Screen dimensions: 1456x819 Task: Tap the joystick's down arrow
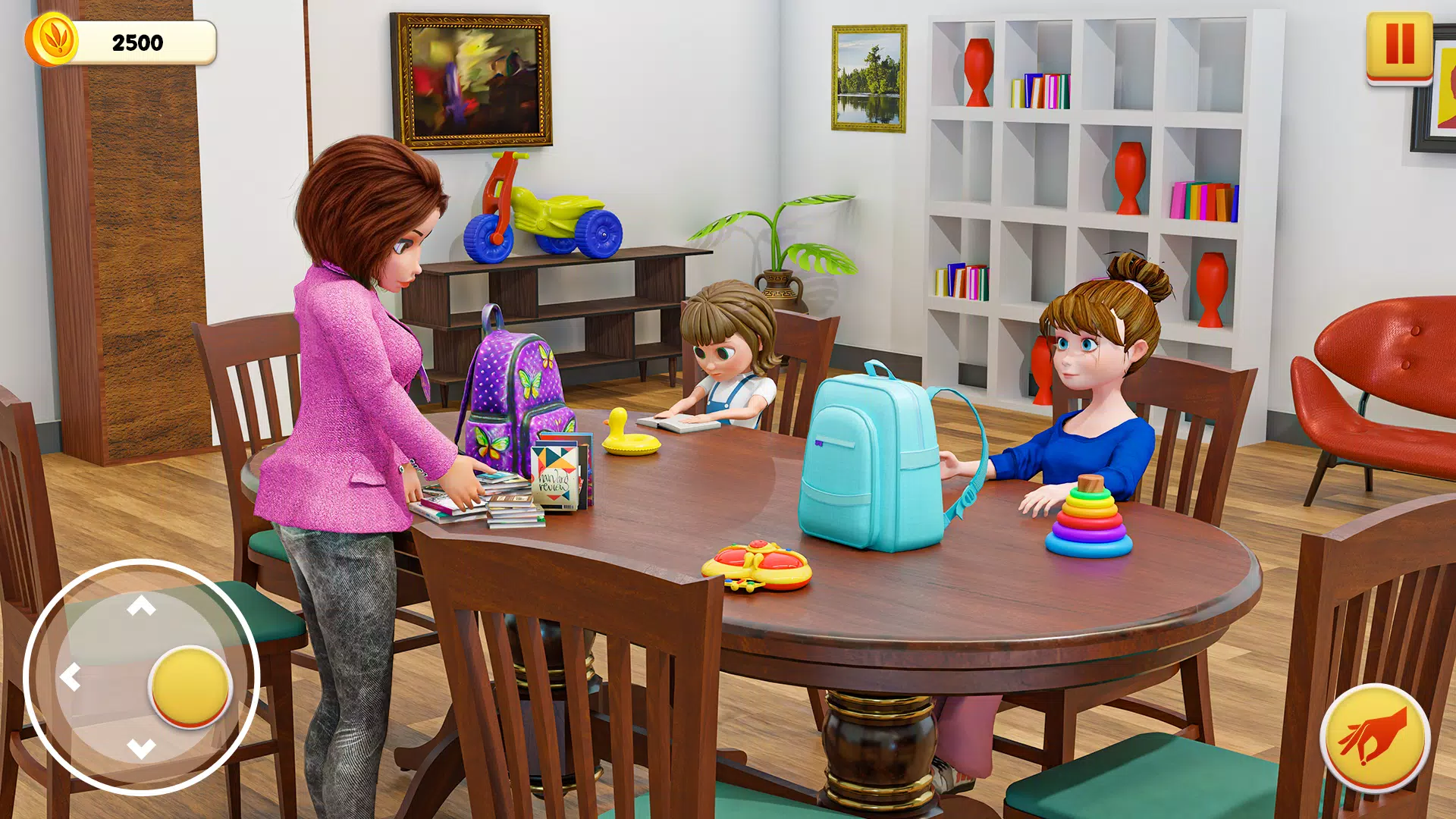141,748
